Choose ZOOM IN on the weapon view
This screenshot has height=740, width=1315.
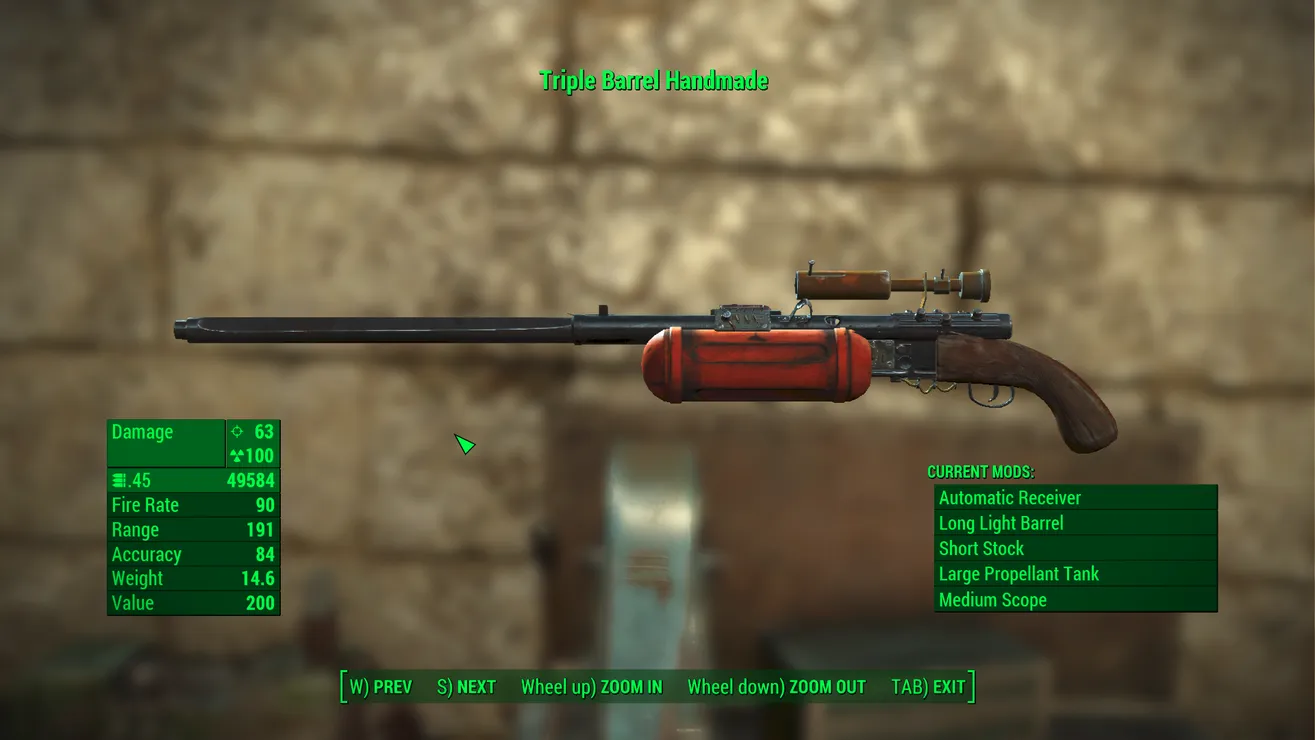click(591, 687)
